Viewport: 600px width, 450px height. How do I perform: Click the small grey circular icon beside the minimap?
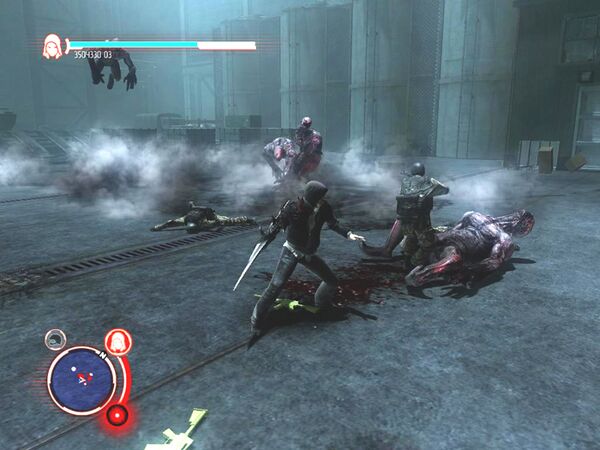(56, 339)
